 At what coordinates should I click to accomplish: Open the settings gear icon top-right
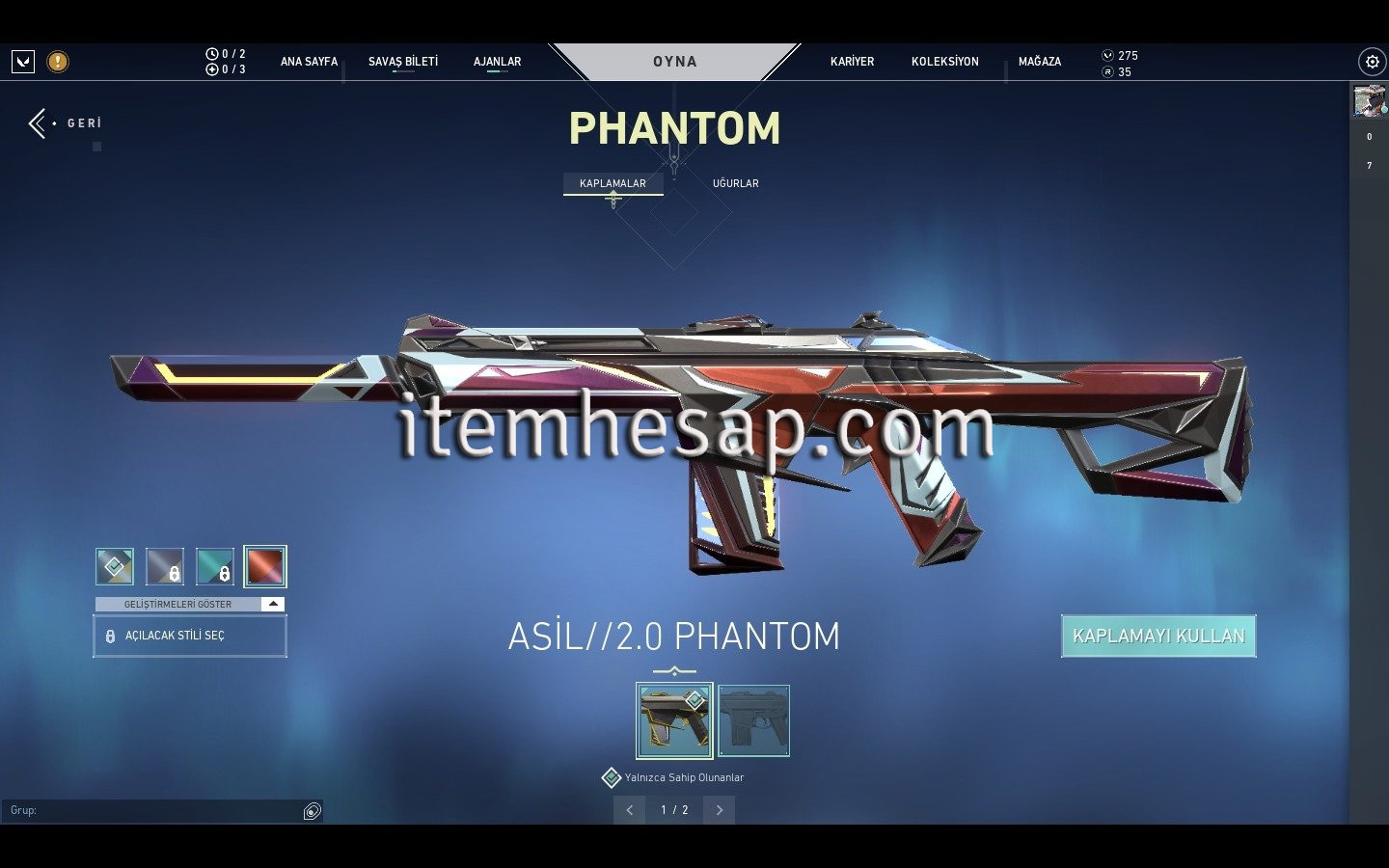coord(1372,61)
